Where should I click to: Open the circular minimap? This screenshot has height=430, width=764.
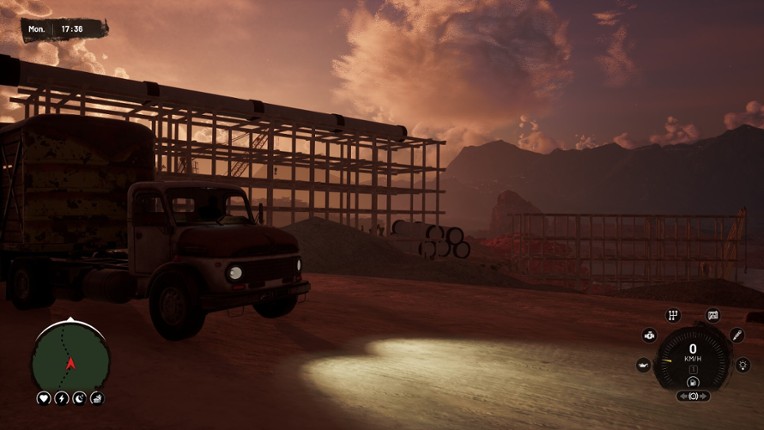point(70,357)
